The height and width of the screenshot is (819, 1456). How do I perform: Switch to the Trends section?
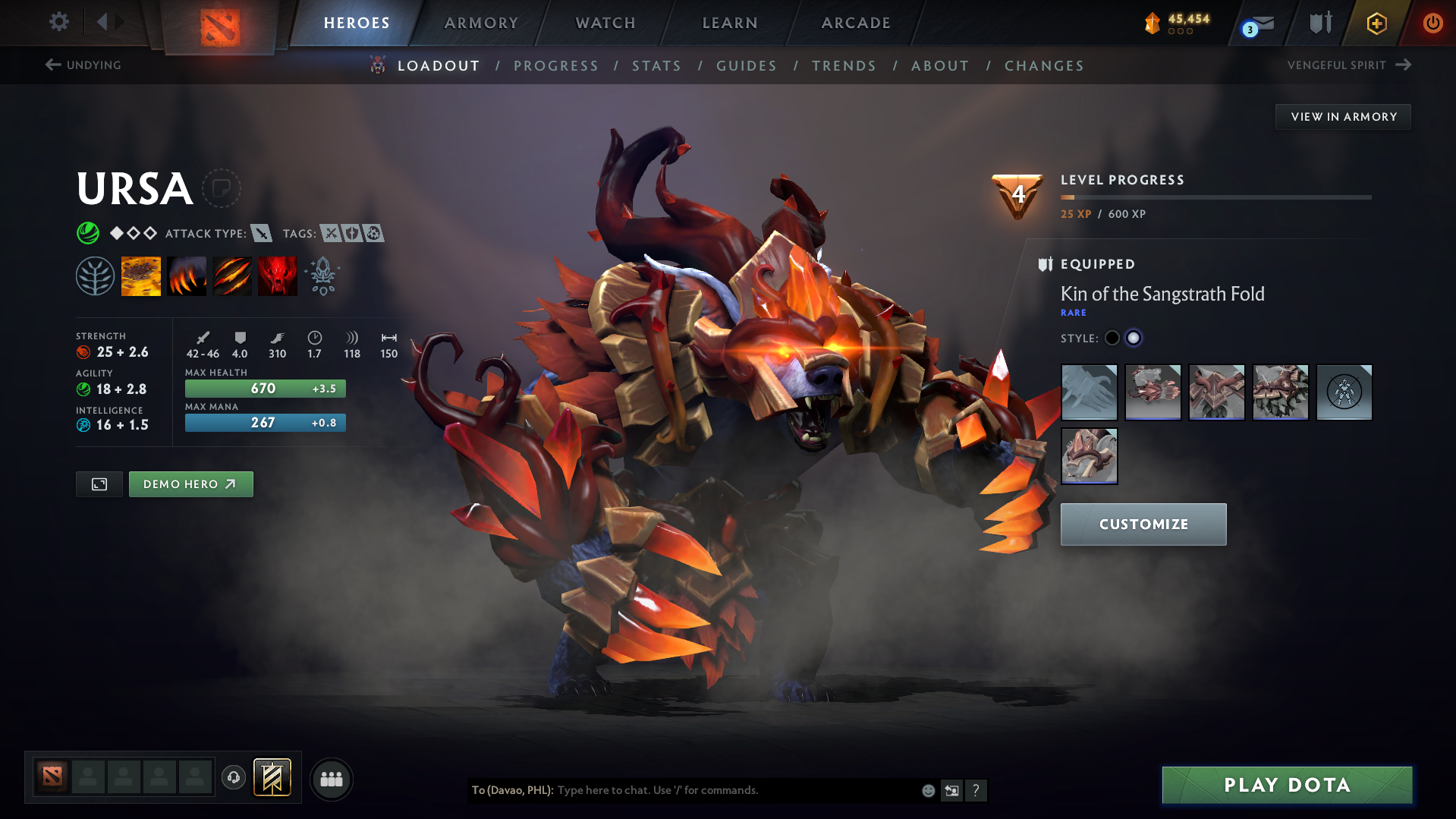[x=844, y=66]
